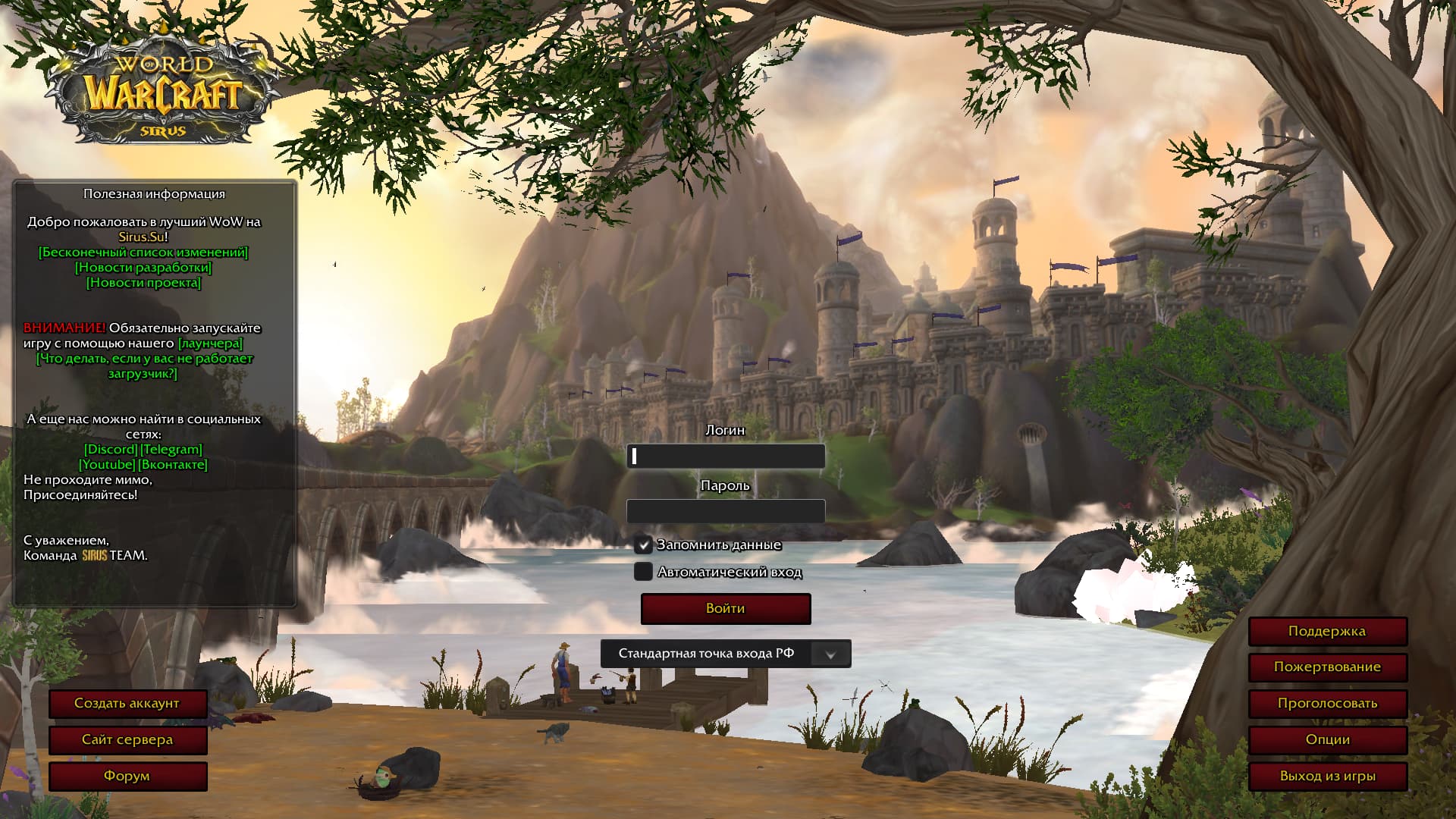Open the Бесконечный список изменений link
Image resolution: width=1456 pixels, height=819 pixels.
click(143, 253)
